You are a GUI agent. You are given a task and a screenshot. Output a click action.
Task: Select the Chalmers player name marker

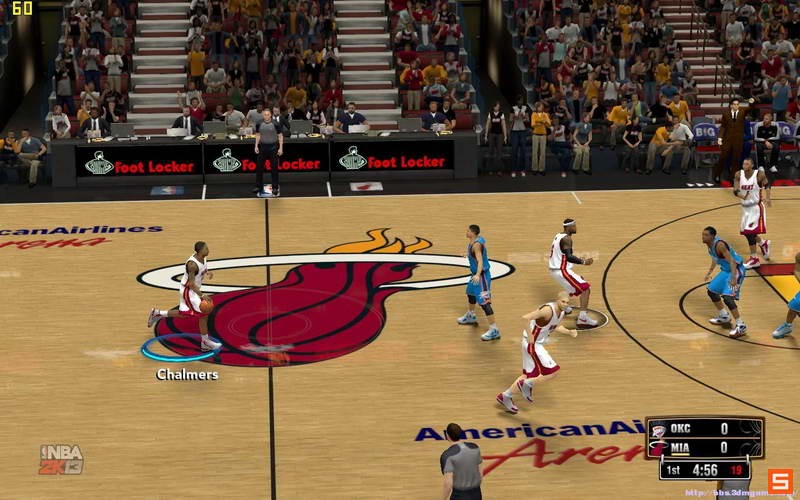tap(187, 375)
